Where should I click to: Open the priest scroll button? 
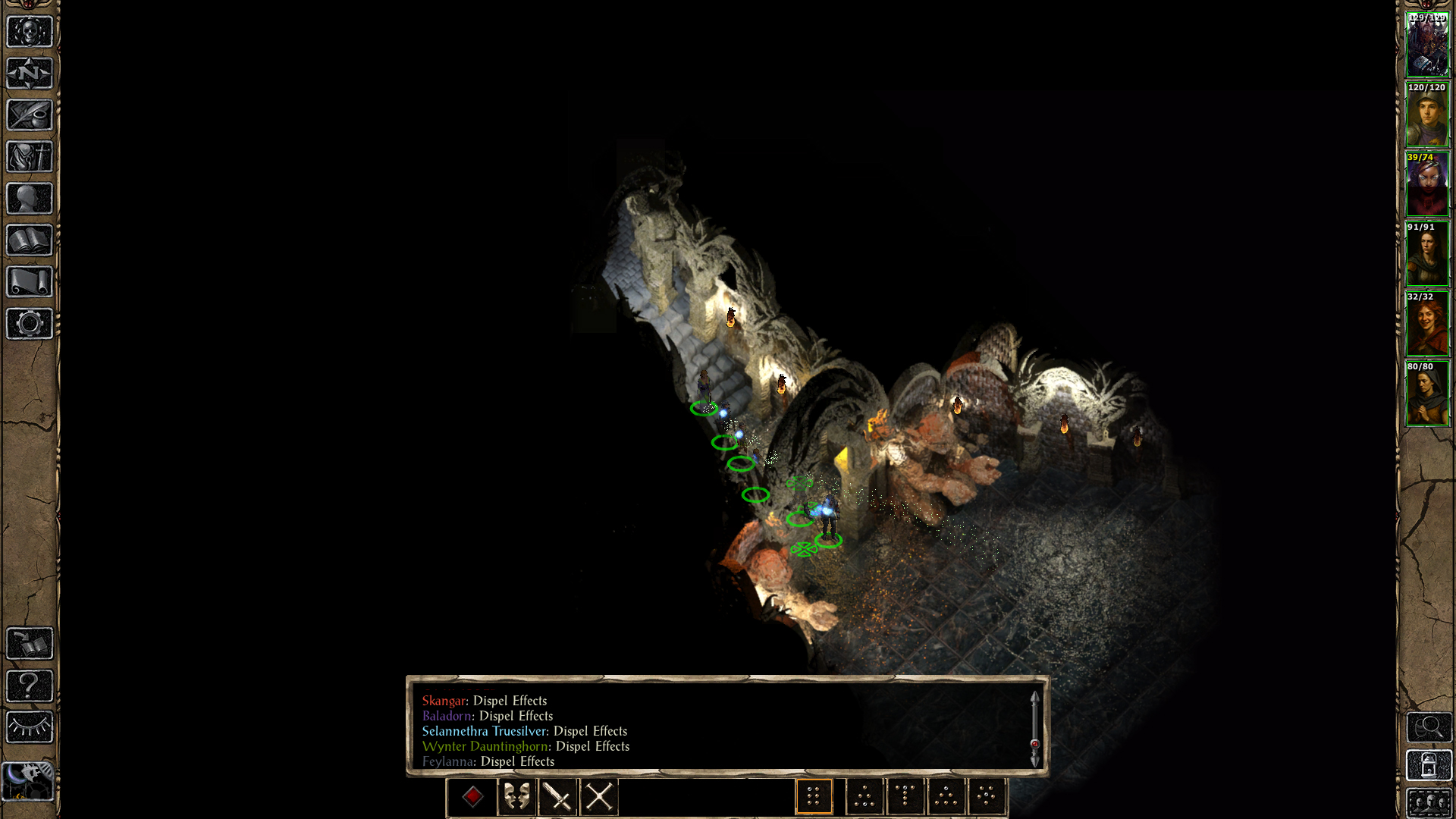click(x=30, y=282)
